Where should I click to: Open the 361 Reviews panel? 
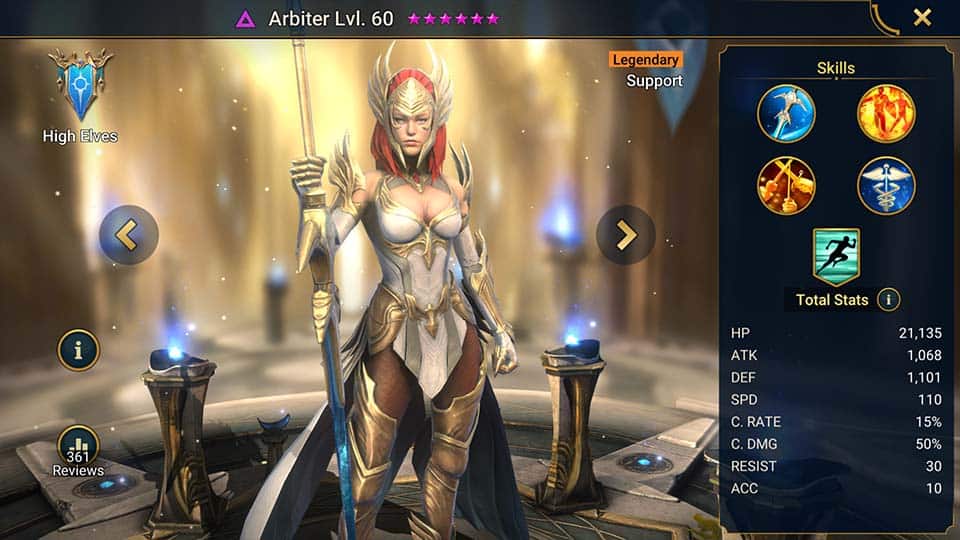pos(78,450)
